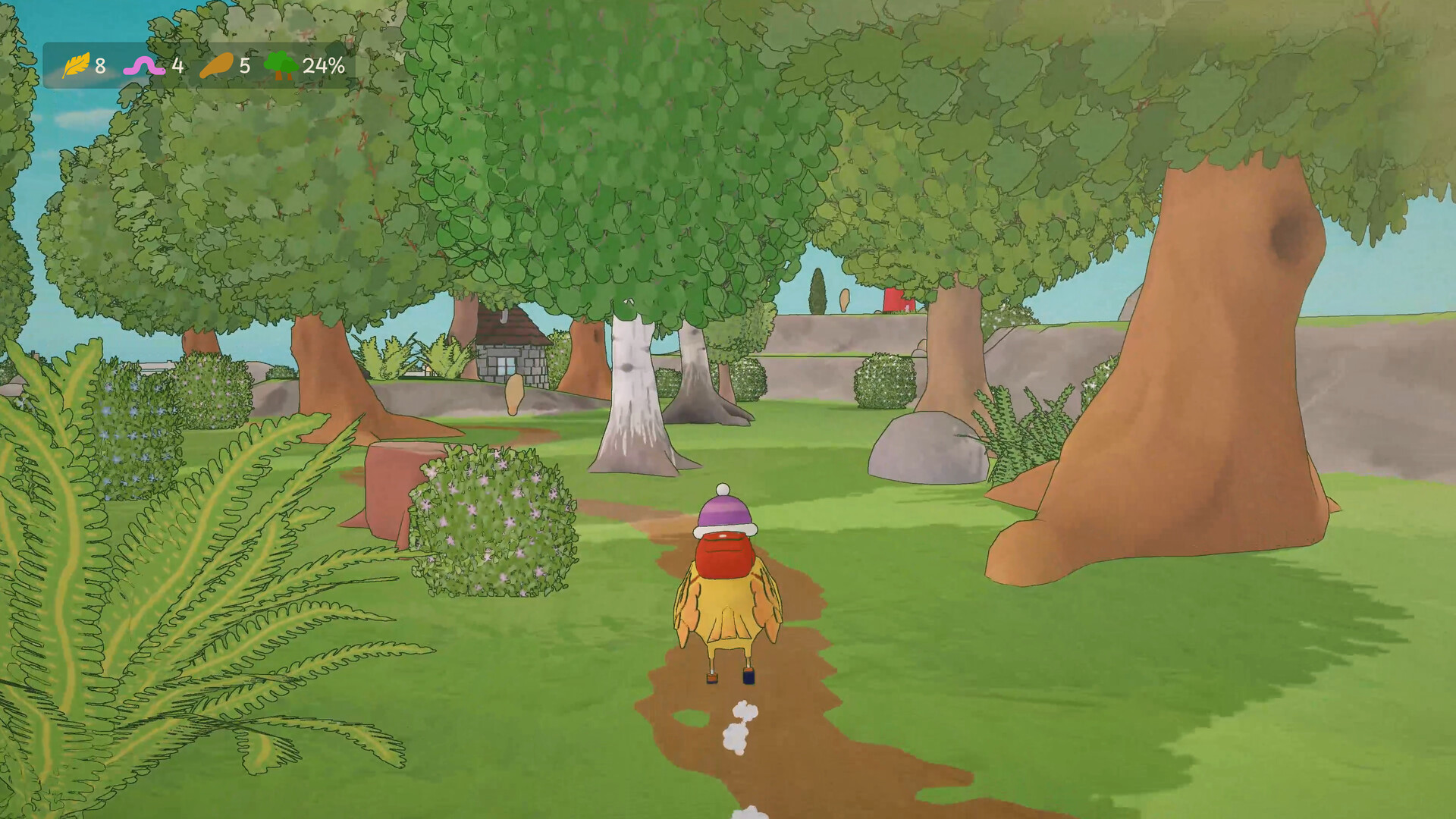This screenshot has height=819, width=1456.
Task: Click the worm counter showing 4
Action: (x=177, y=67)
